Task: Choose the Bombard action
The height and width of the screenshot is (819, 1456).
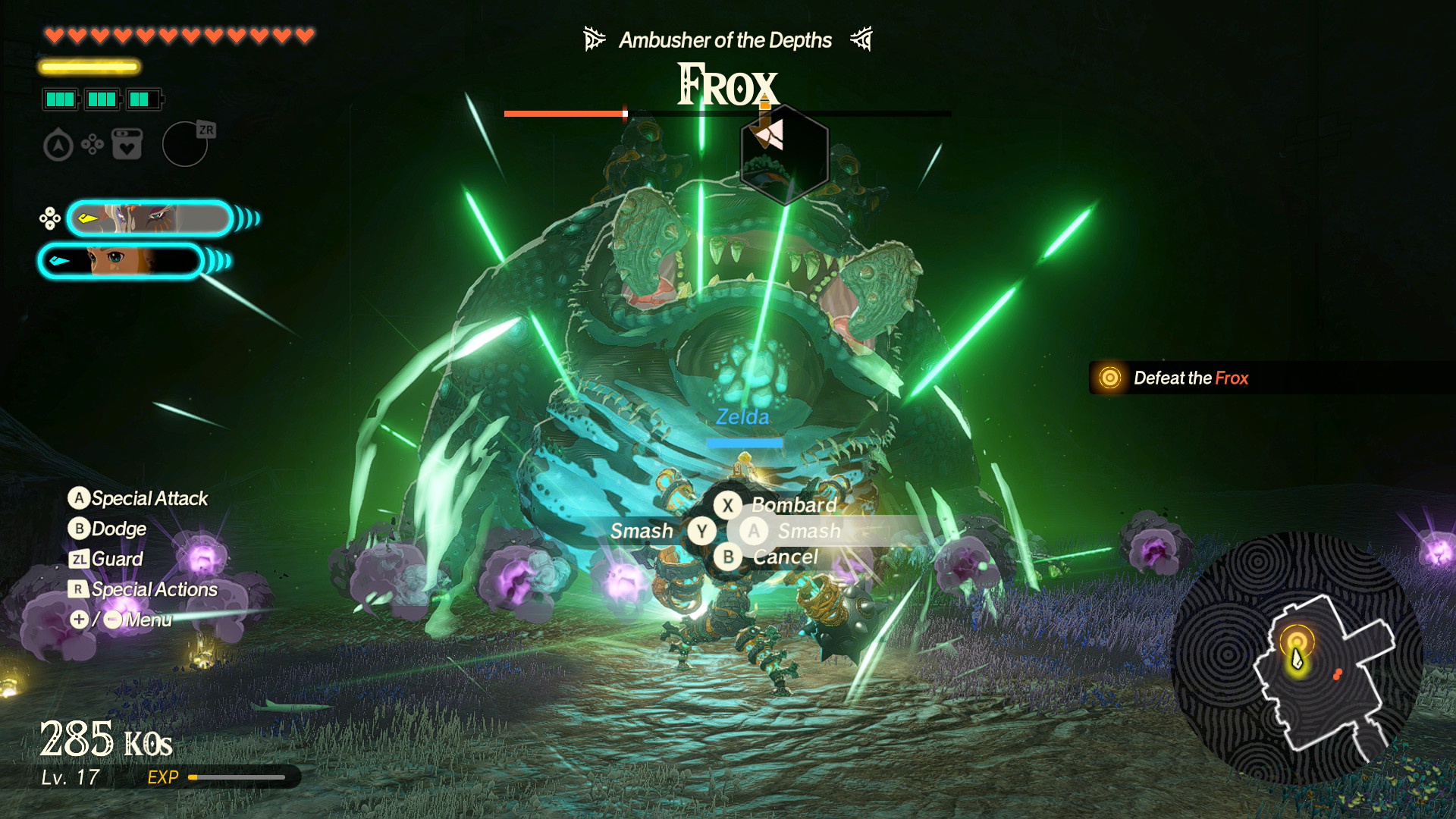Action: (x=792, y=505)
